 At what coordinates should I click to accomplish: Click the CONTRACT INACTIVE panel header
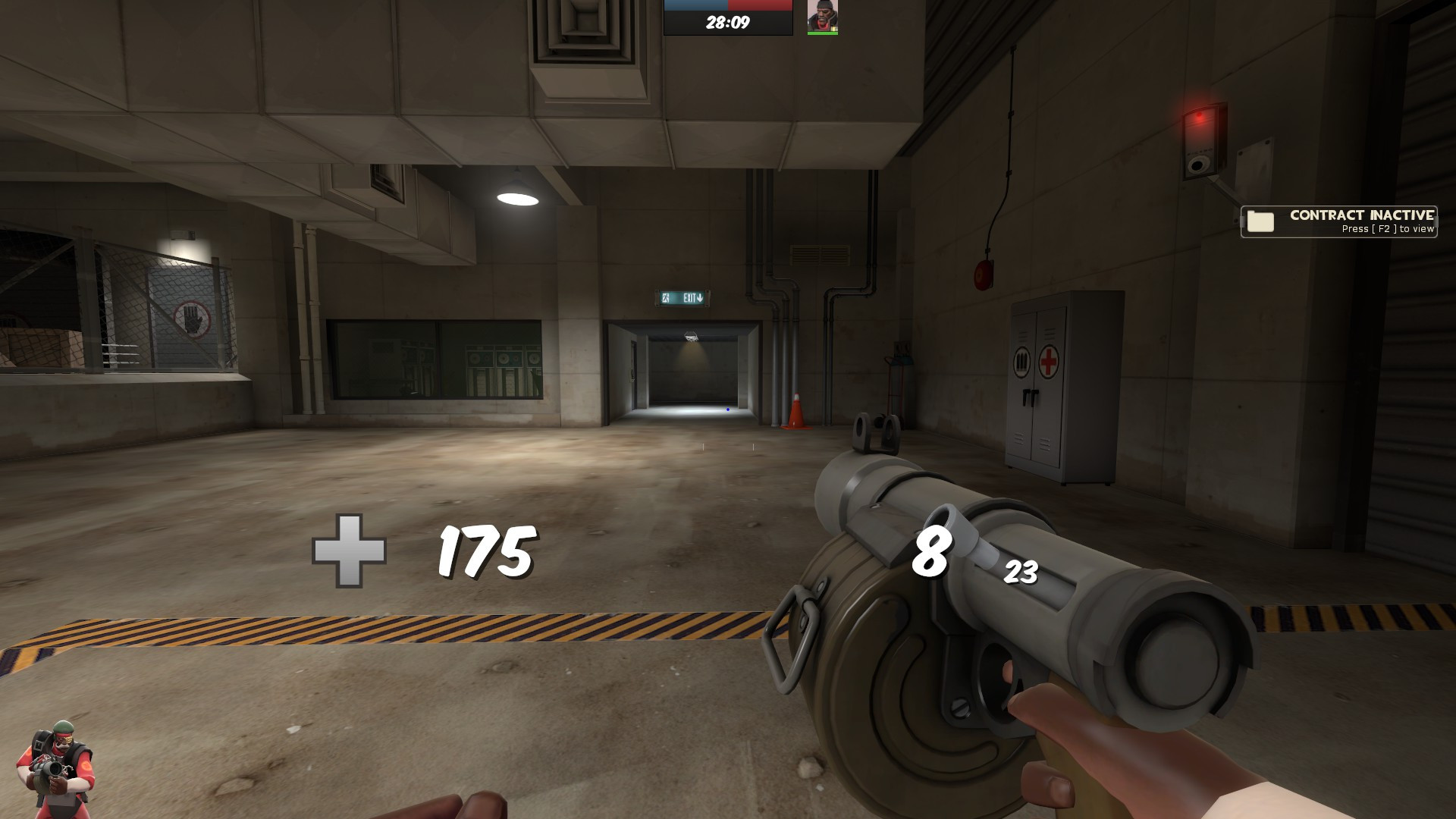(x=1361, y=215)
